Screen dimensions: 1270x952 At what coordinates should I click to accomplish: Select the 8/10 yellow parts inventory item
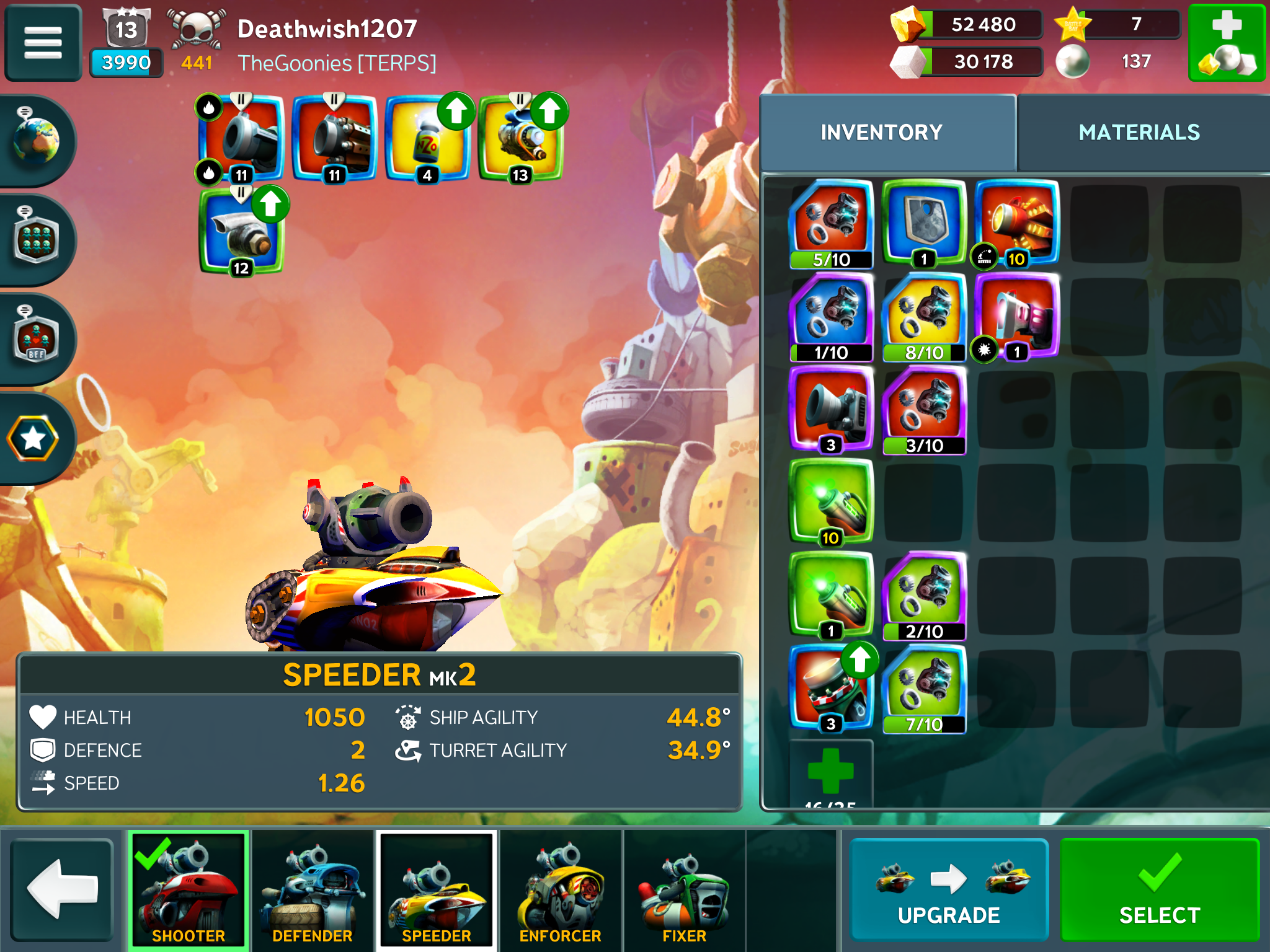[x=924, y=316]
